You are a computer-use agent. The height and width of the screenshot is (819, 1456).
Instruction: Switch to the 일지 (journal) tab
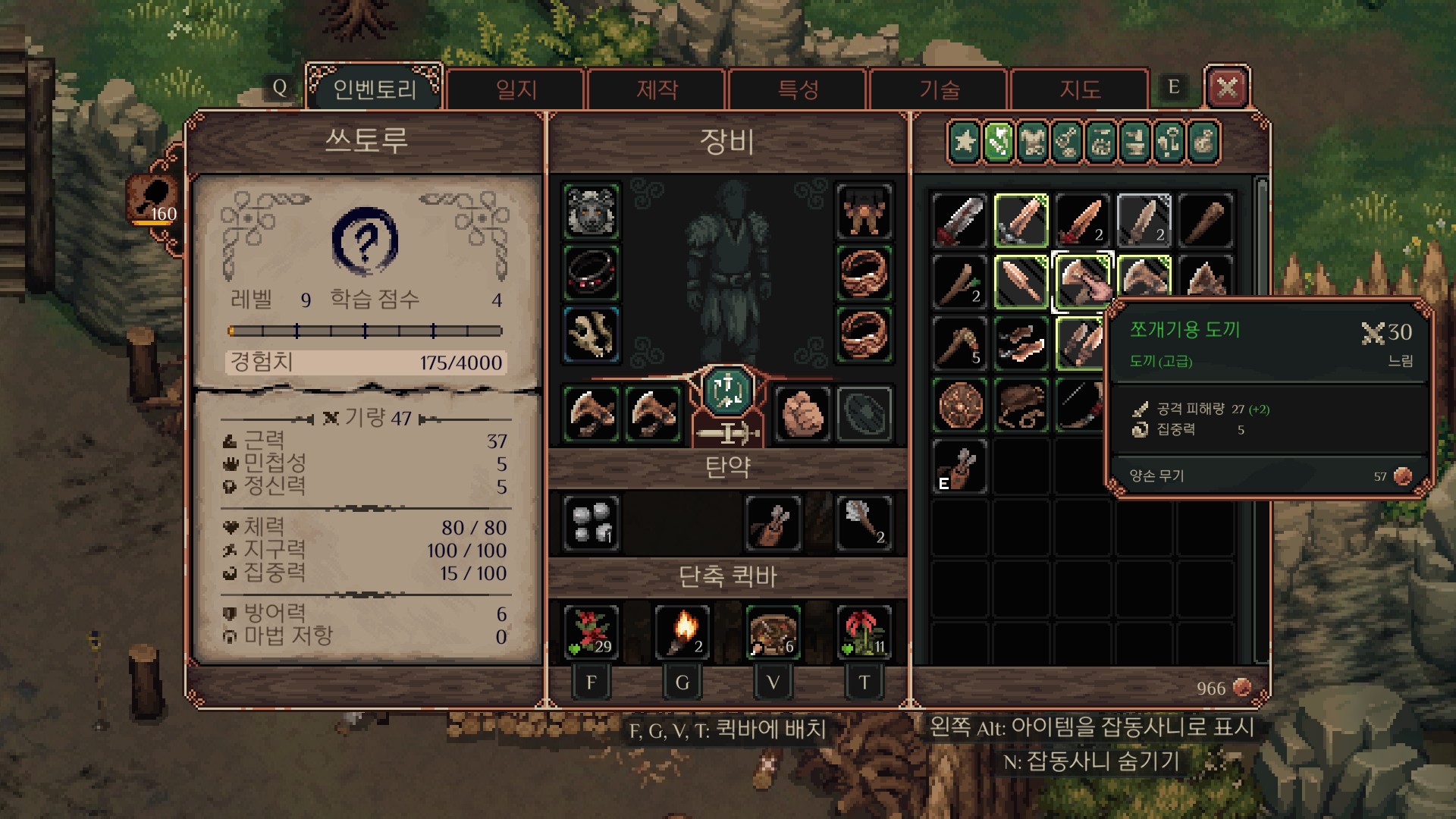516,89
